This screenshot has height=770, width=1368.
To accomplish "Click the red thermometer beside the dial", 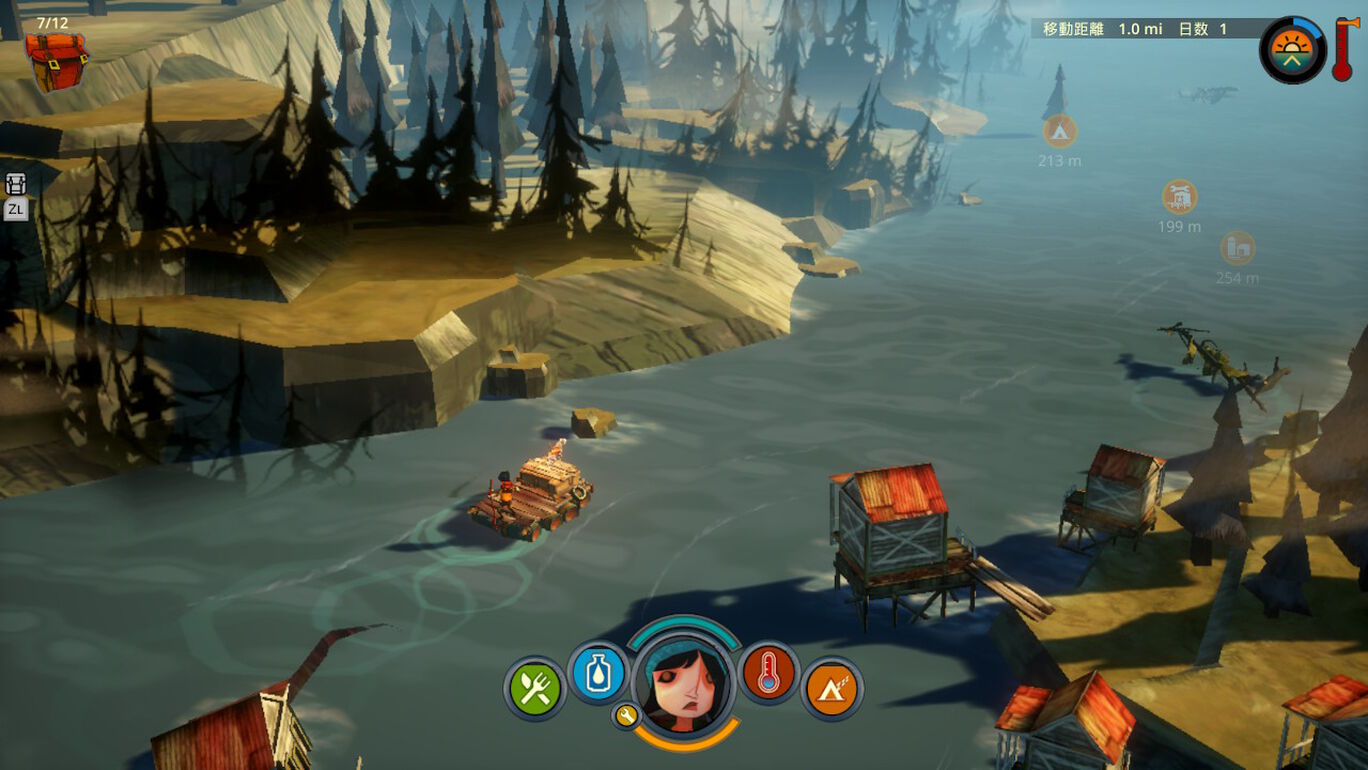I will [x=1343, y=48].
